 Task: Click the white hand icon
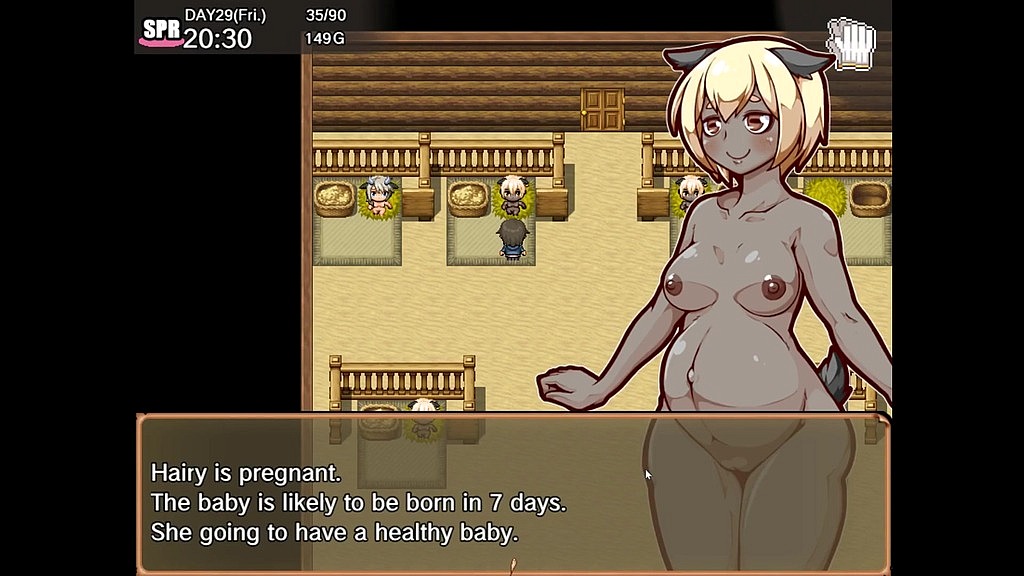coord(851,45)
